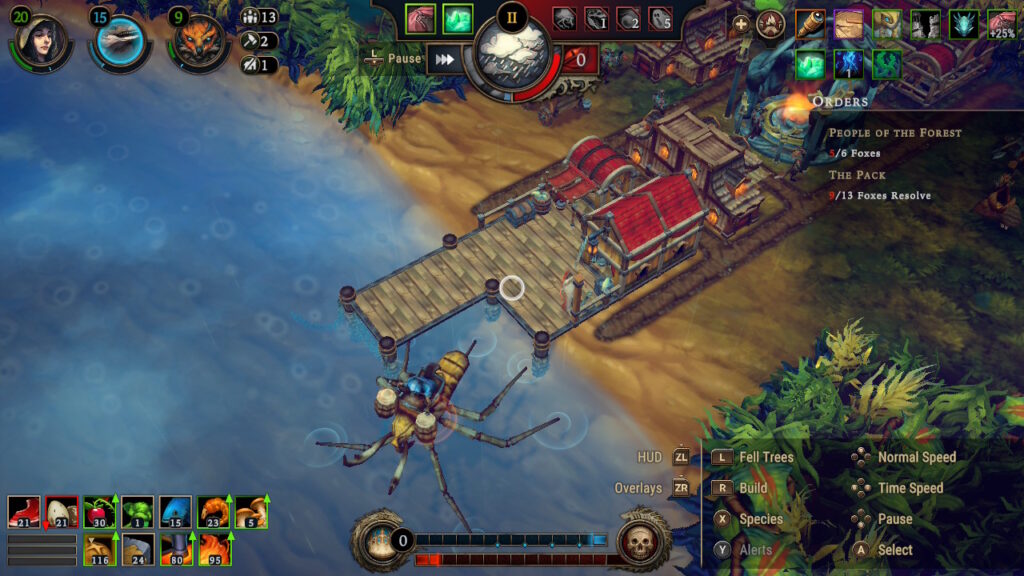The width and height of the screenshot is (1024, 576).
Task: Select the +25% perk icon
Action: coord(1002,24)
